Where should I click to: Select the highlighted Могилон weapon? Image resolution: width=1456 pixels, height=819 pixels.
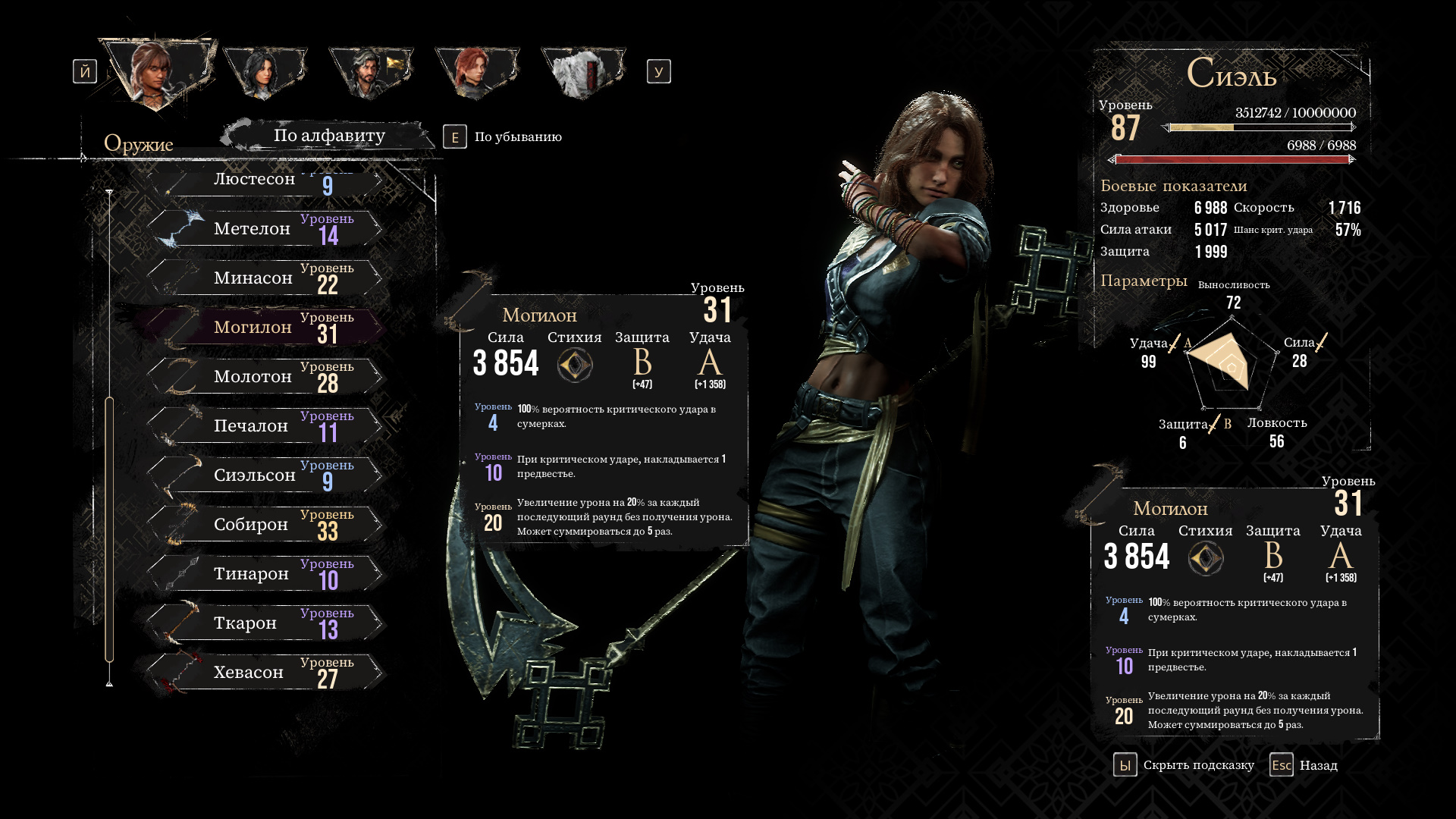pos(265,328)
